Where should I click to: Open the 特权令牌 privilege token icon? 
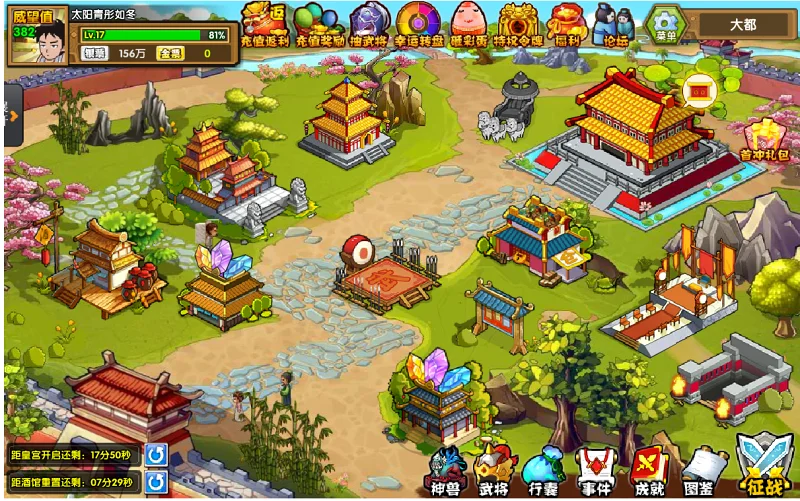[518, 24]
